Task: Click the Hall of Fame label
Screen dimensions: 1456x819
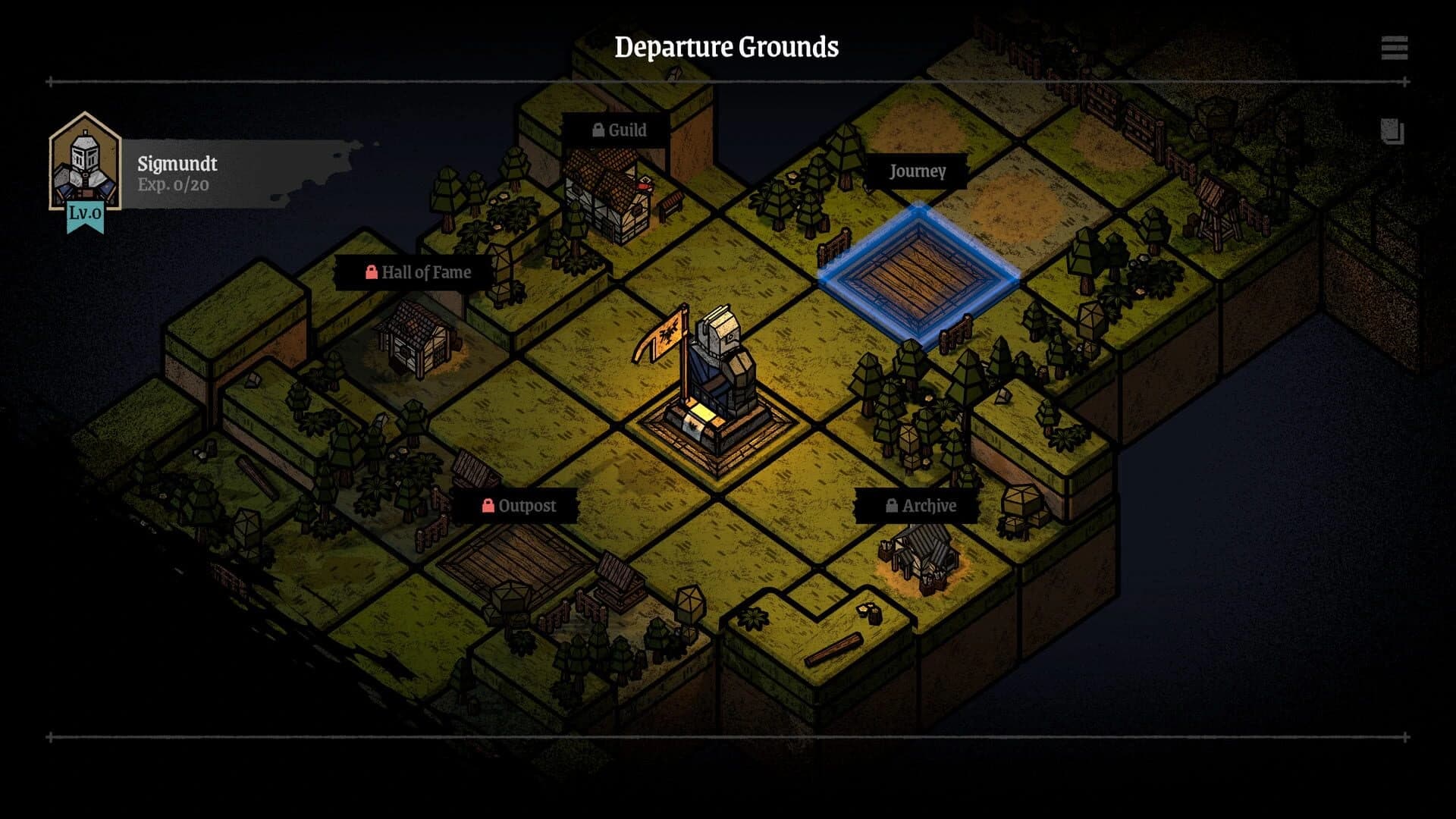Action: tap(428, 272)
